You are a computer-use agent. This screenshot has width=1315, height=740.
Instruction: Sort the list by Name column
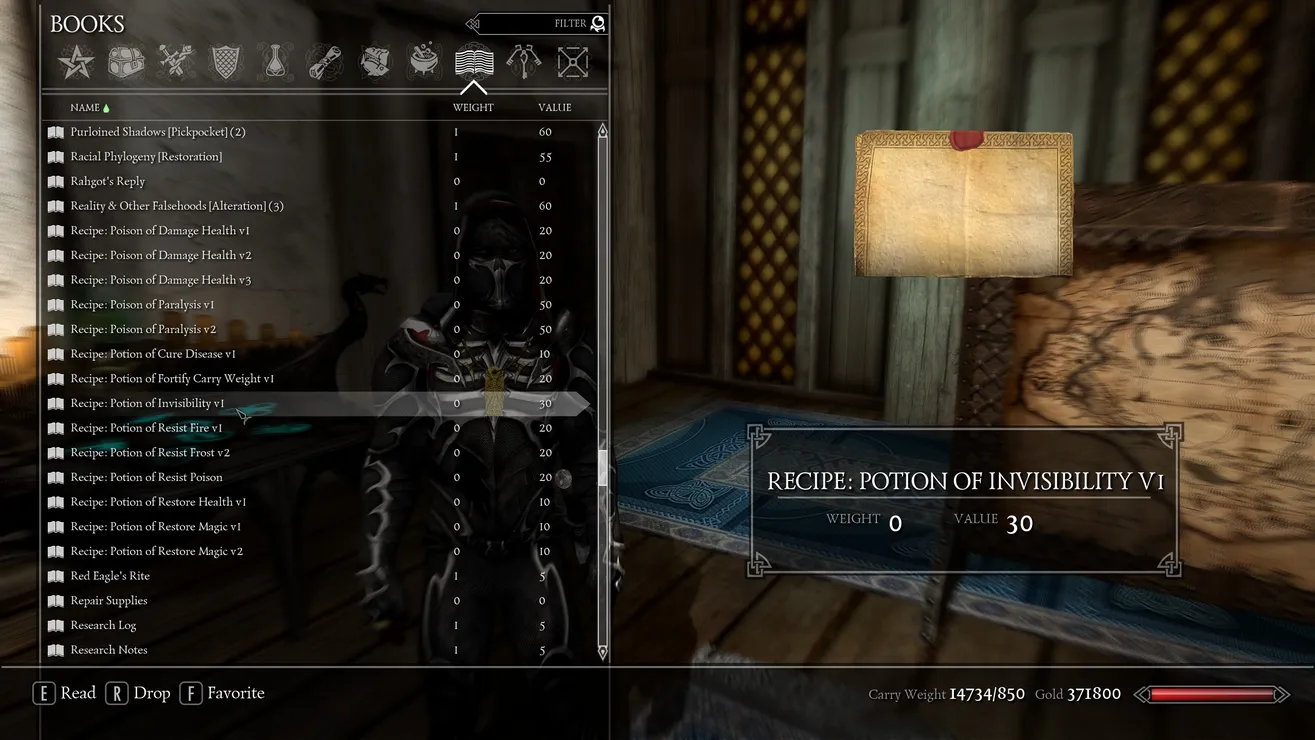point(85,107)
